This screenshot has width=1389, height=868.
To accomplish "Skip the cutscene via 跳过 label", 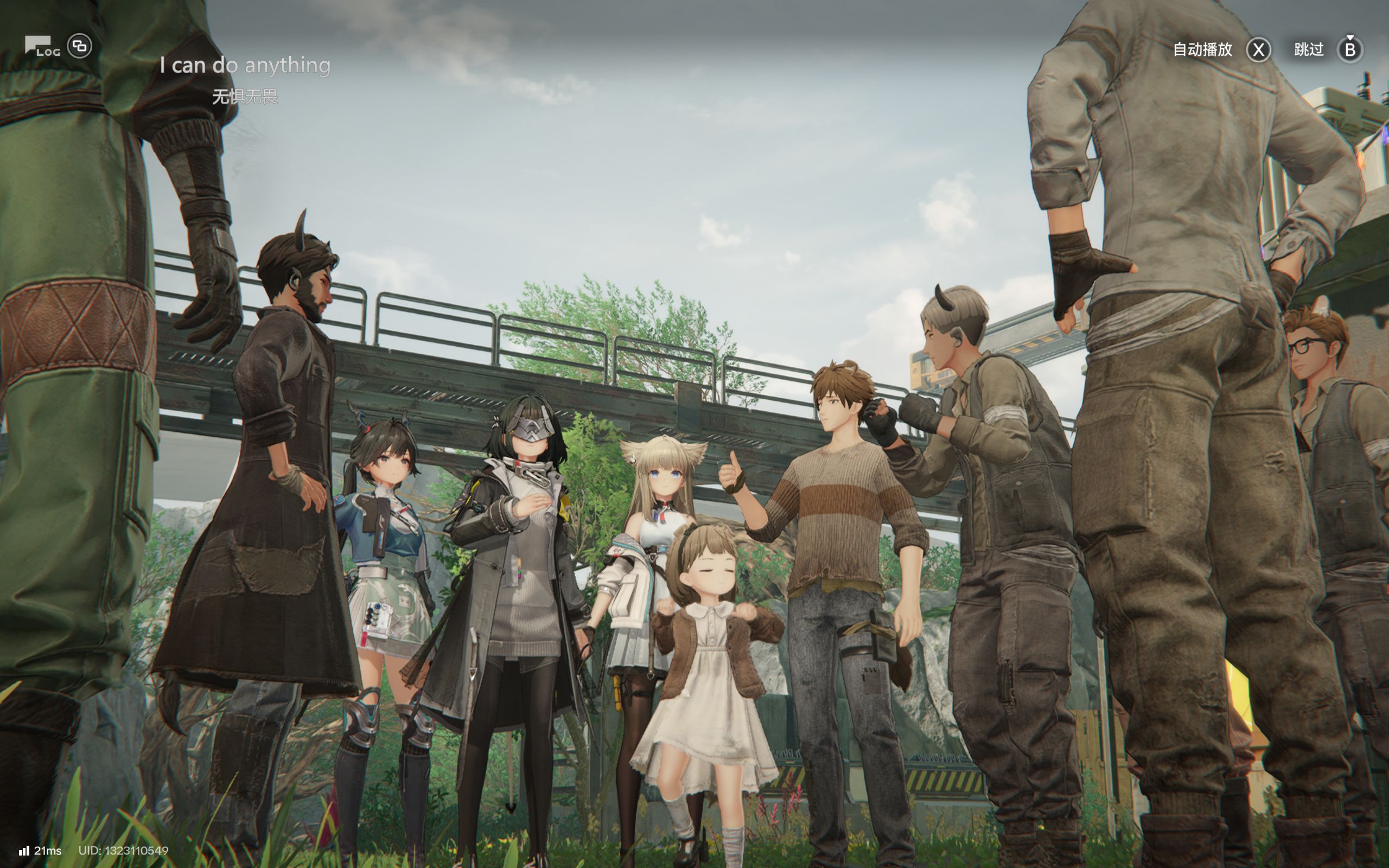I will (x=1309, y=50).
